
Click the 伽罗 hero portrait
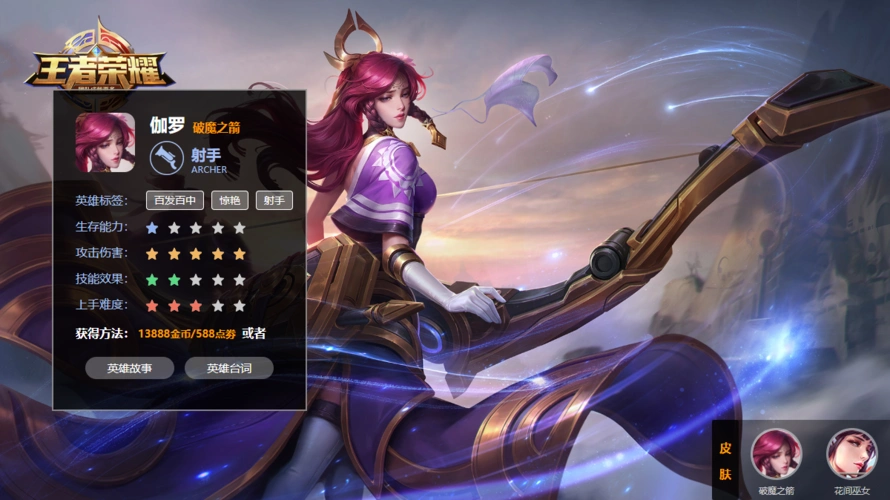point(105,142)
